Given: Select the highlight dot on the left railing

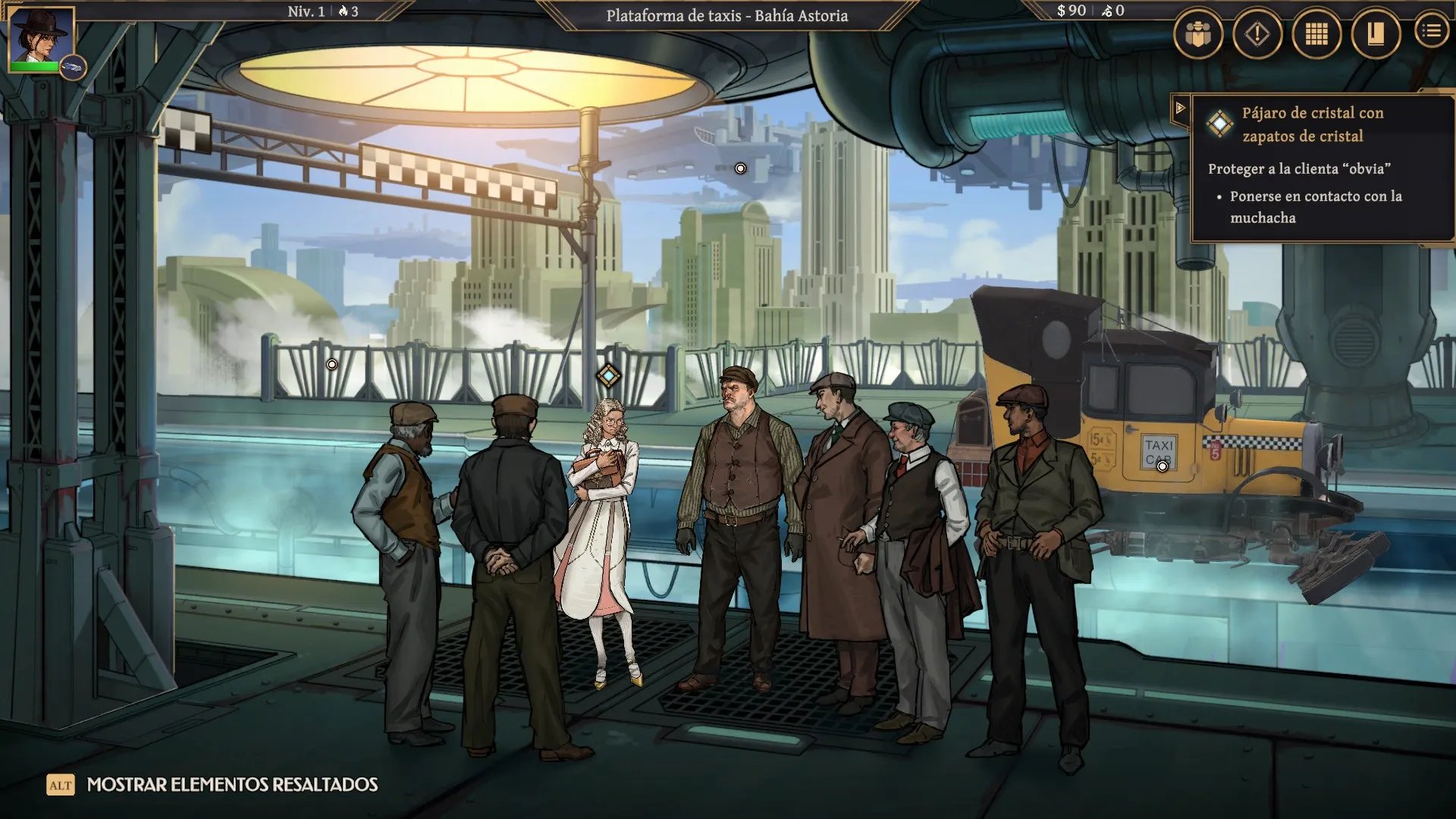Looking at the screenshot, I should click(x=331, y=365).
